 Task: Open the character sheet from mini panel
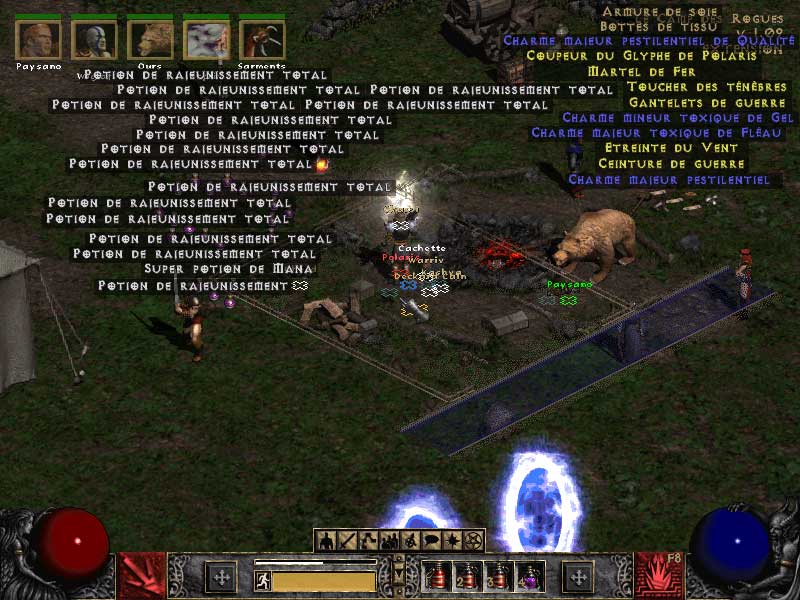326,541
